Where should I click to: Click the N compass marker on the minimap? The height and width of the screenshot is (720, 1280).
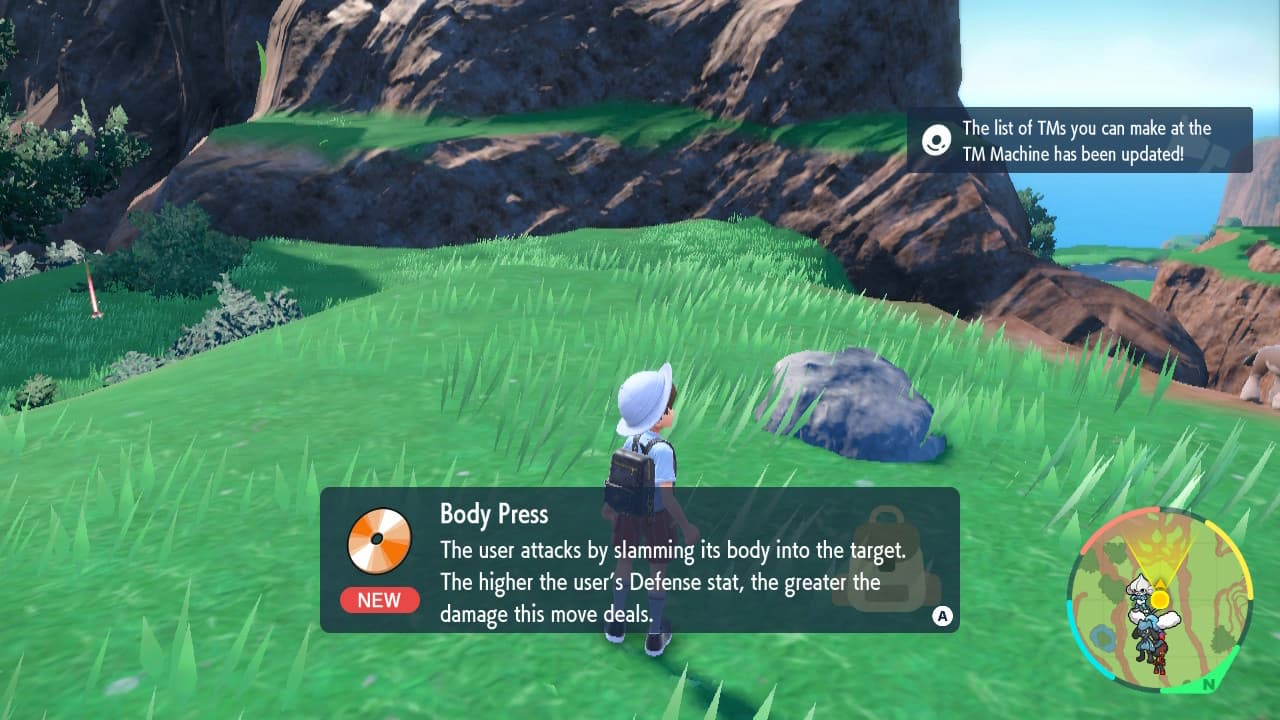tap(1207, 681)
